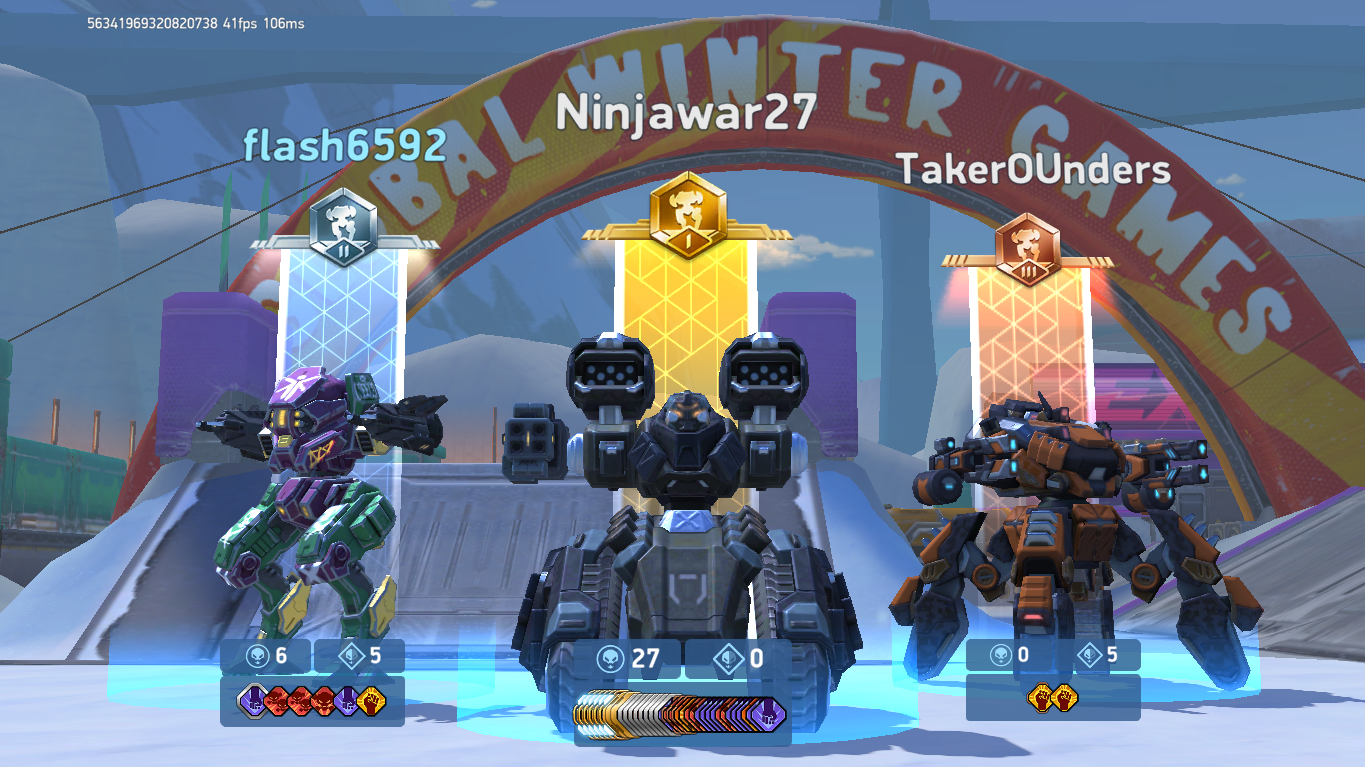Viewport: 1365px width, 767px height.
Task: Open Ninjawar27's row of earned medals
Action: 681,714
